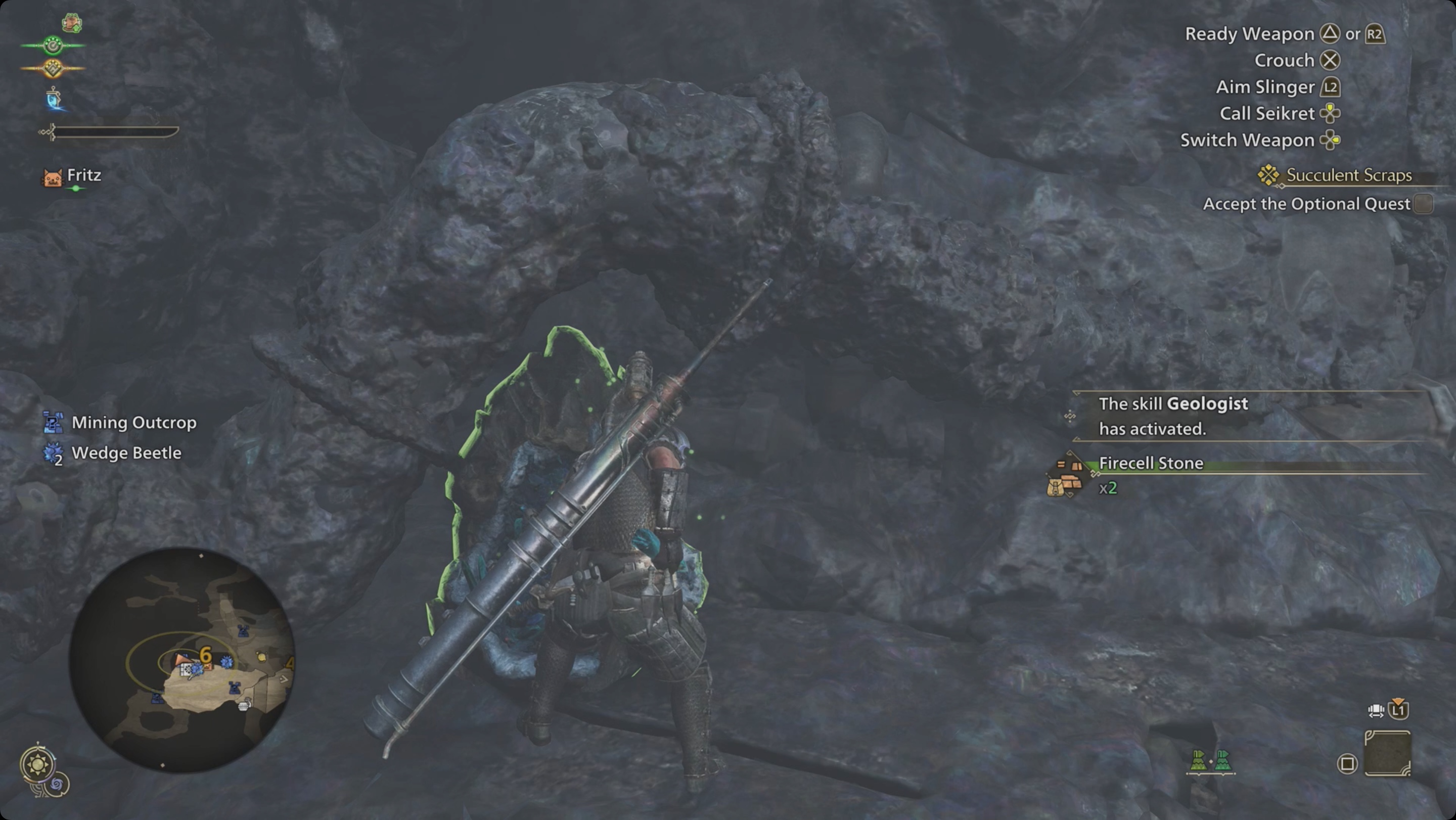
Task: Select the orange 6 area marker on minimap
Action: point(205,654)
